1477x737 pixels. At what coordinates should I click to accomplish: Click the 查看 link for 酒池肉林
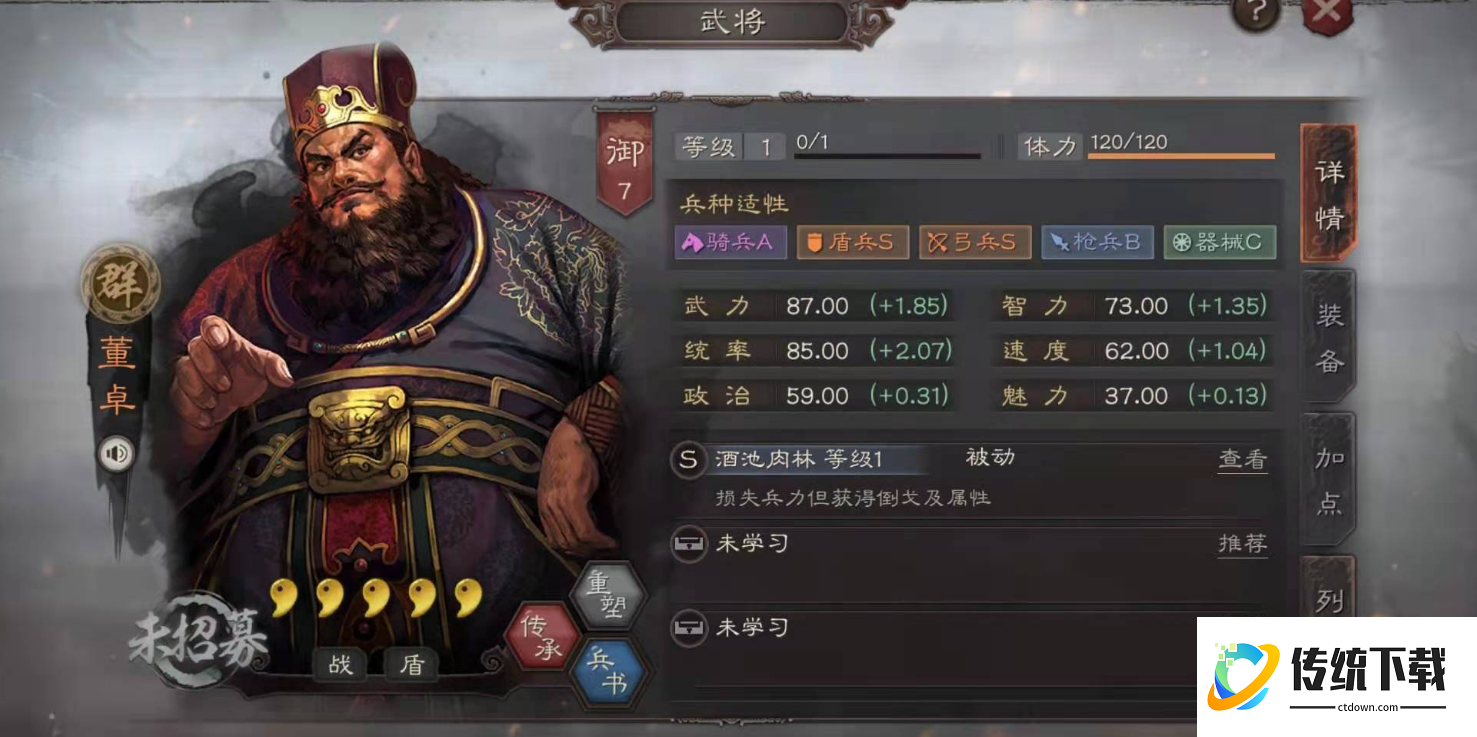pos(1242,459)
